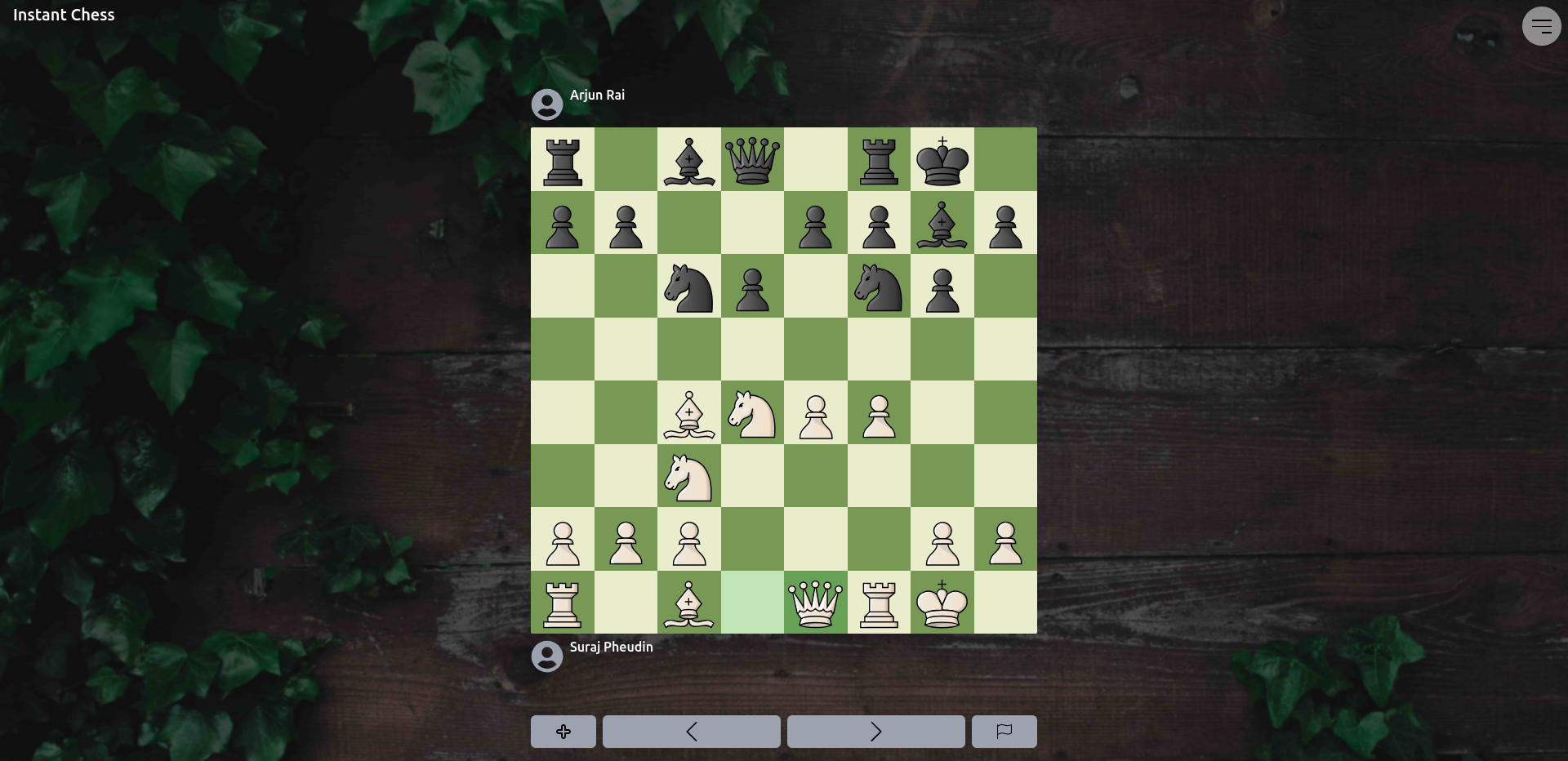Select the white queen on the board

[x=815, y=603]
